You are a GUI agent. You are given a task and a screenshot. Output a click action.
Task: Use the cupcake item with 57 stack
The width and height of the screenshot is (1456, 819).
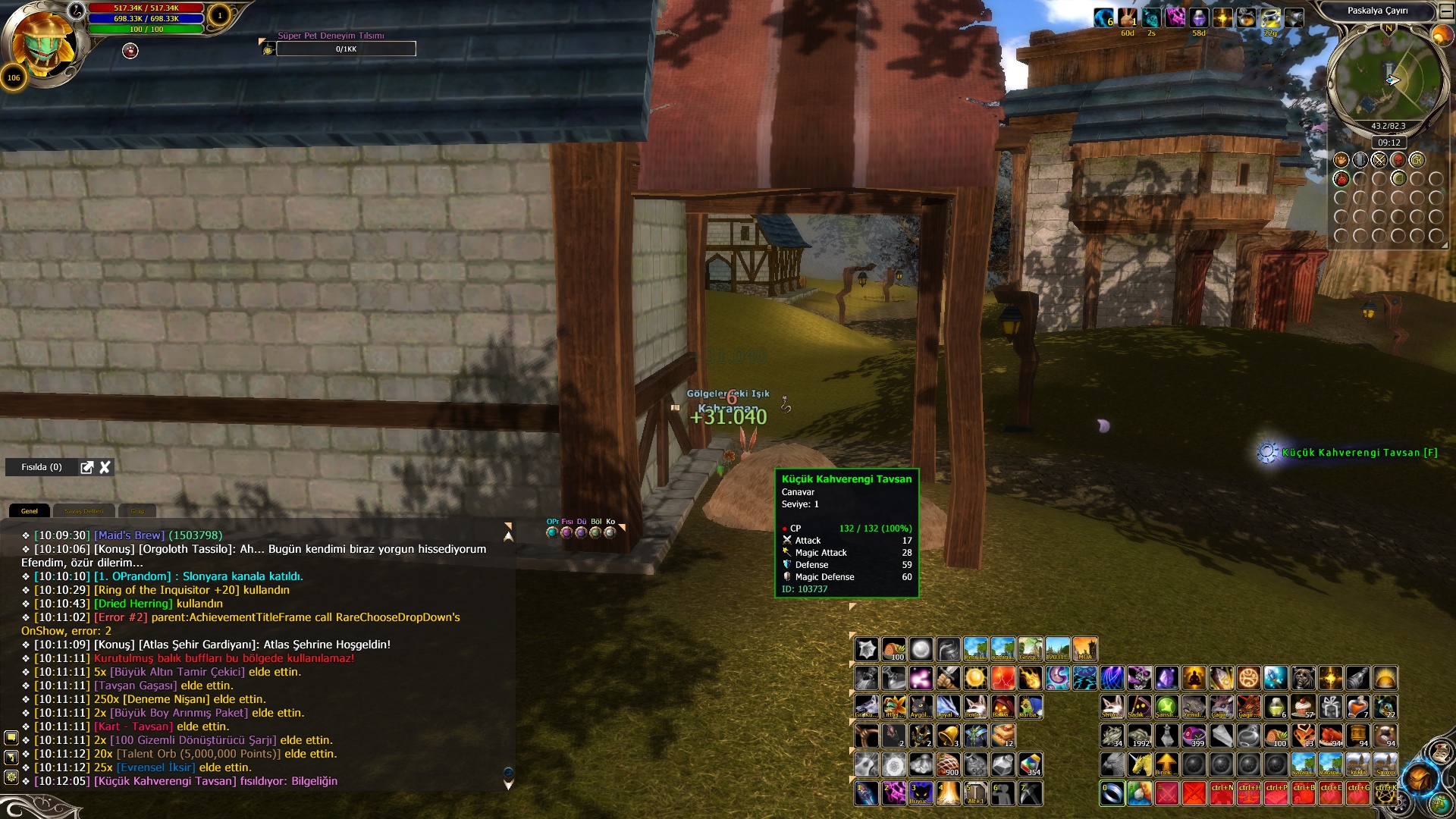(1304, 707)
